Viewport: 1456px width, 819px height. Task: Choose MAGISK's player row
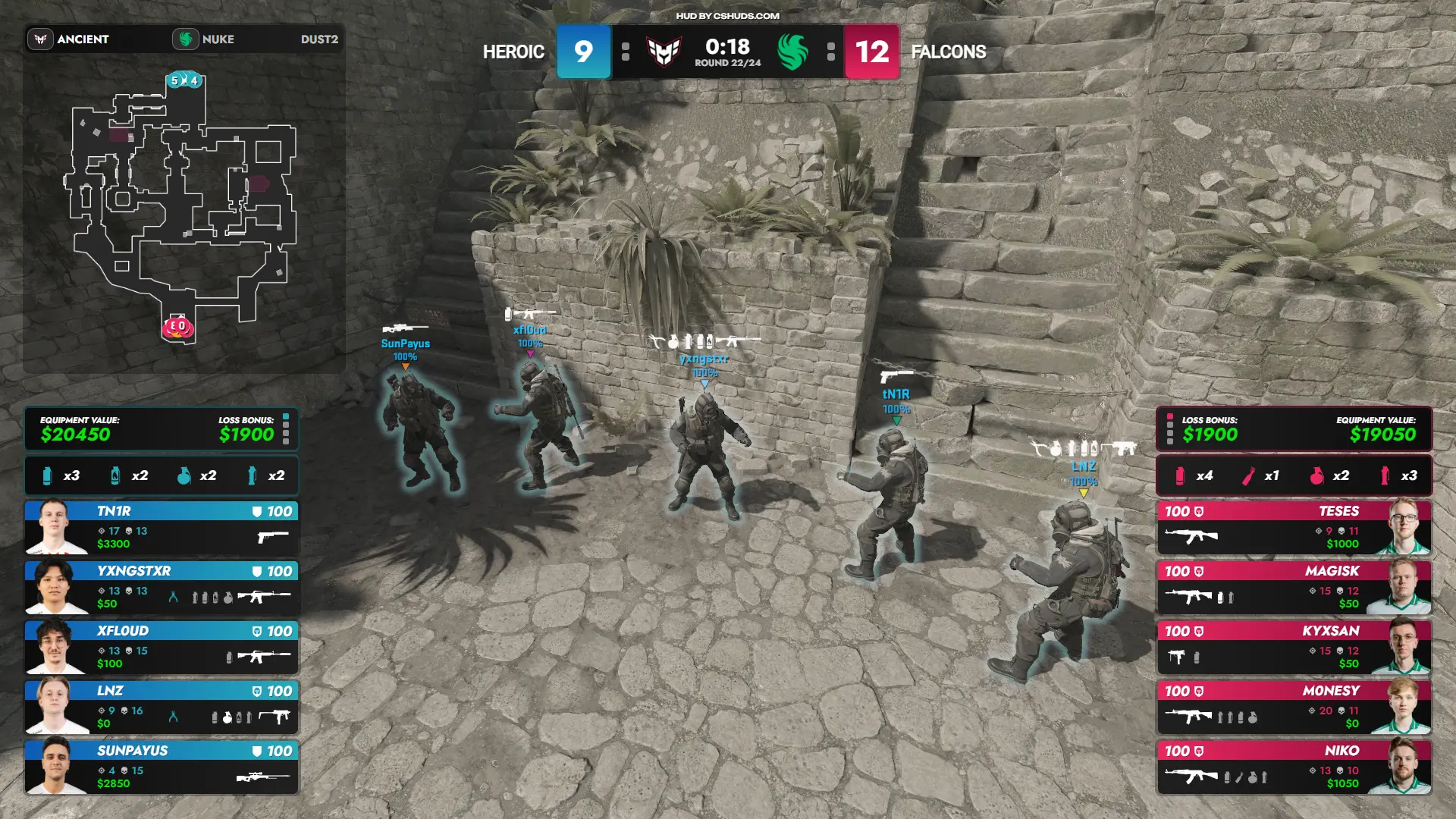[x=1294, y=588]
